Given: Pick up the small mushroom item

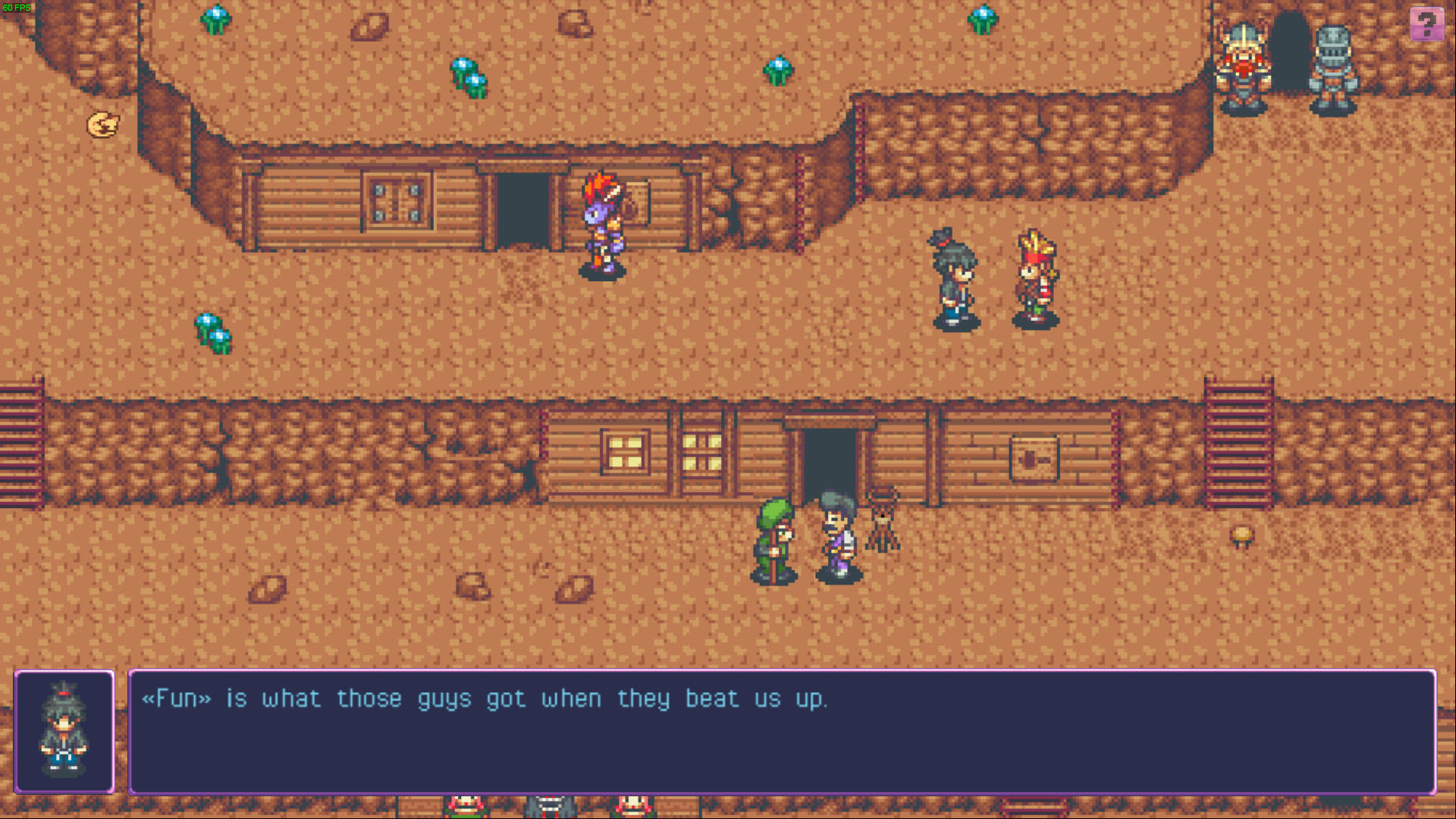Looking at the screenshot, I should pos(1243,535).
